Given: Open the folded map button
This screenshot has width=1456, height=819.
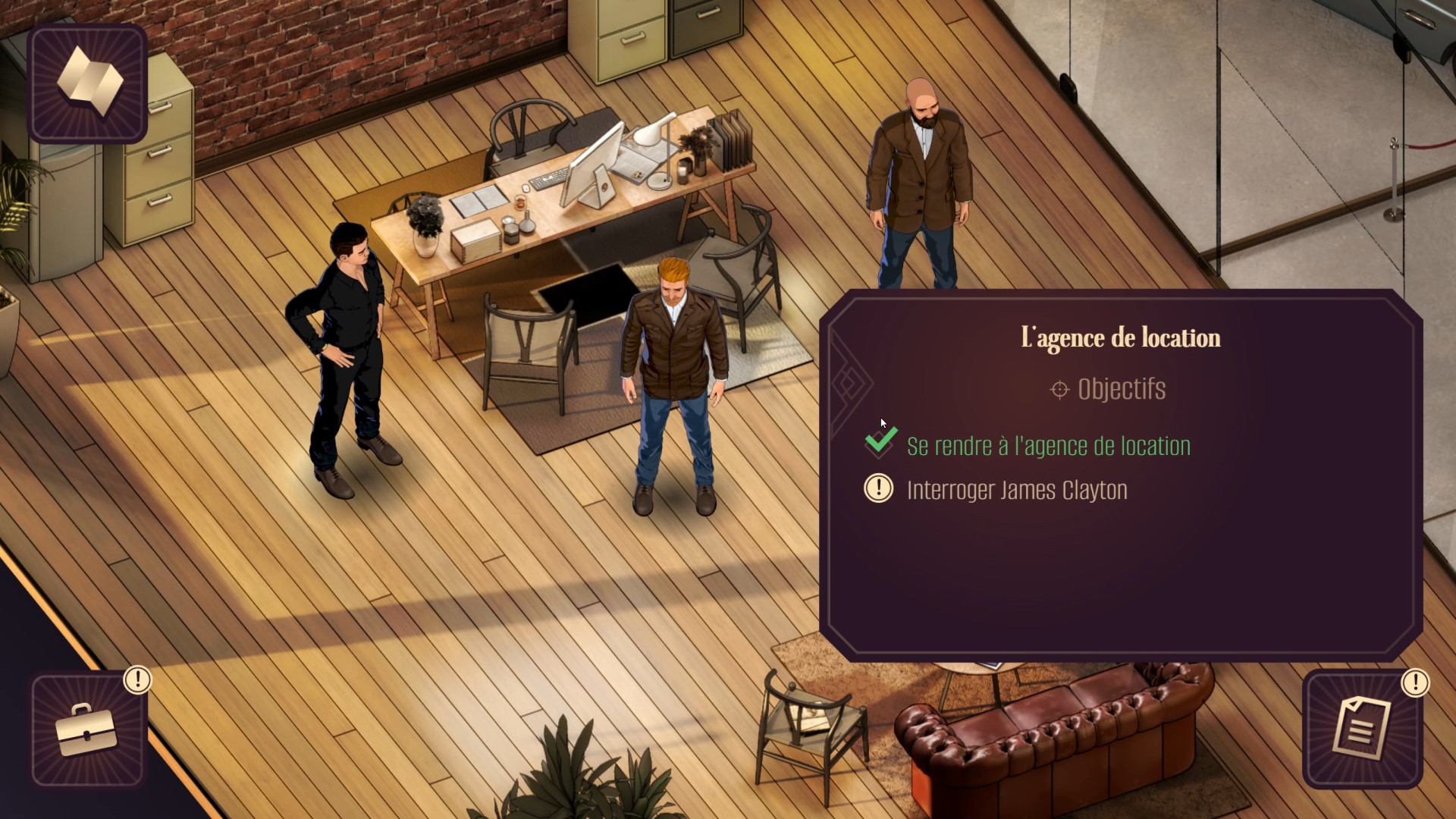Looking at the screenshot, I should click(x=88, y=83).
